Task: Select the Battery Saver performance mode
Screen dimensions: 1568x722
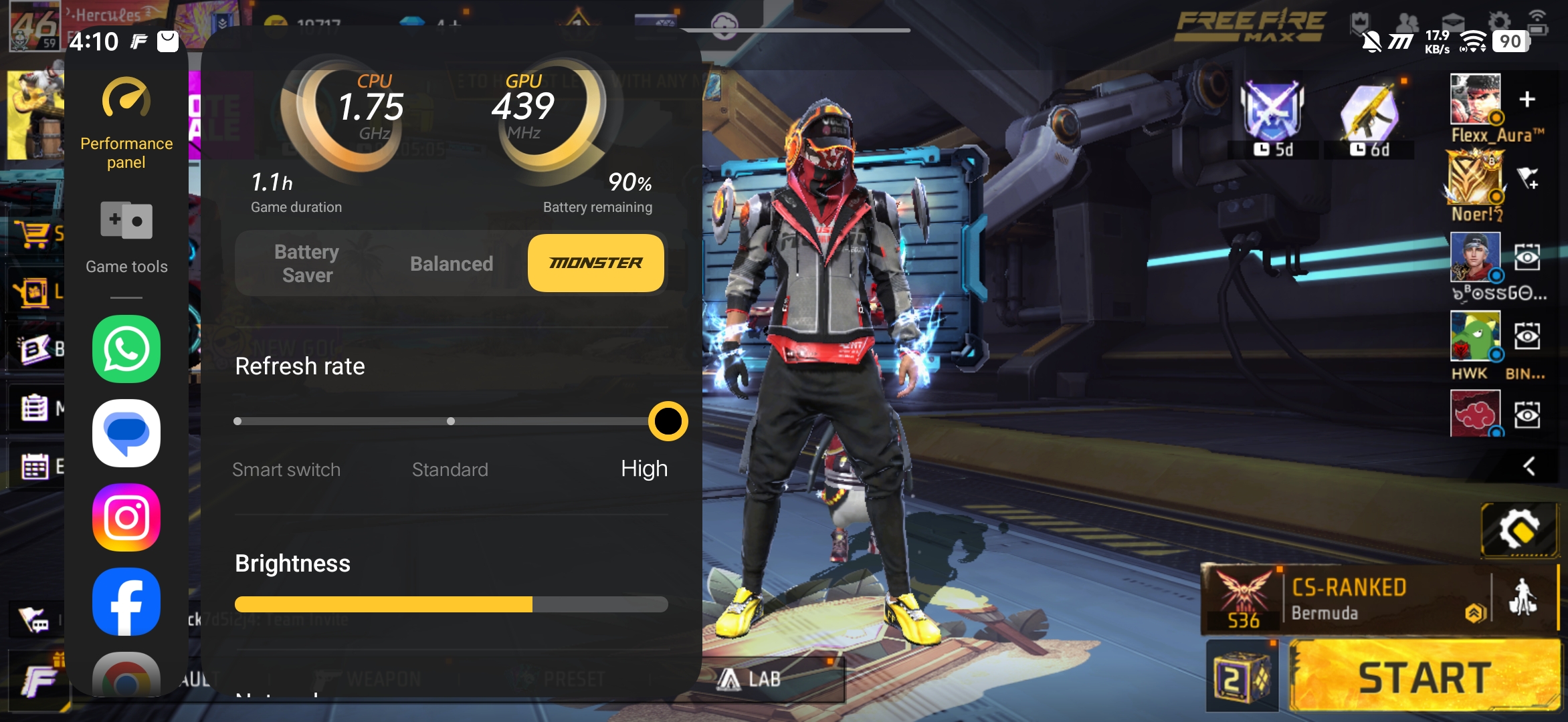Action: (x=307, y=263)
